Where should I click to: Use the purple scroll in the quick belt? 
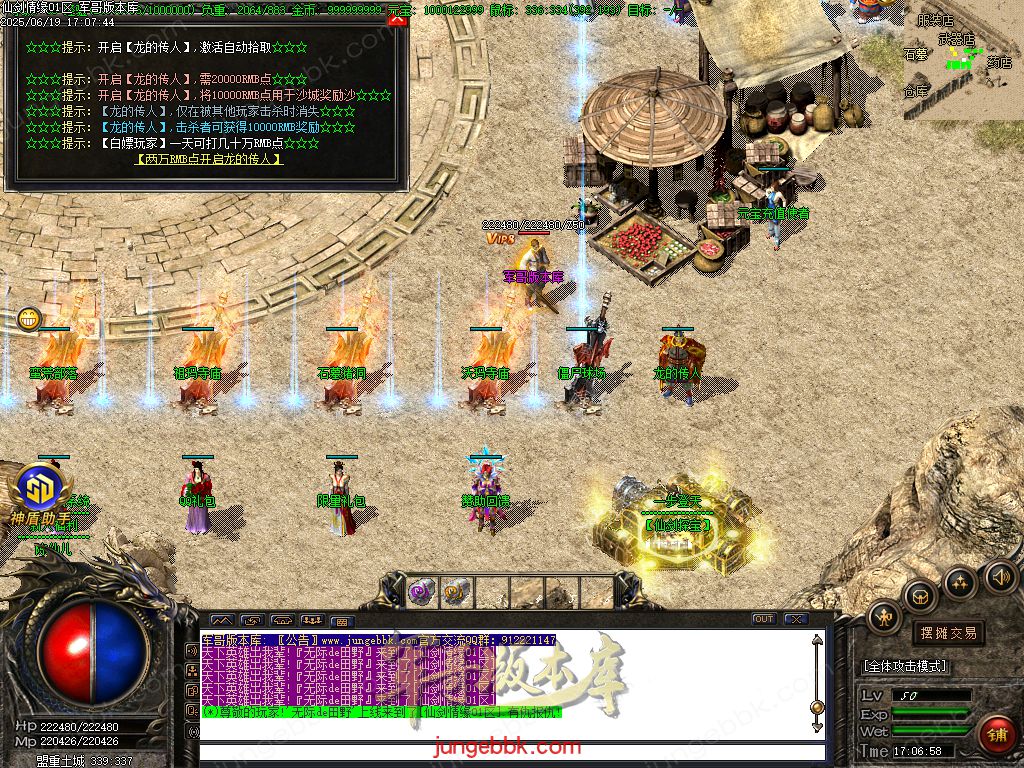pyautogui.click(x=421, y=592)
